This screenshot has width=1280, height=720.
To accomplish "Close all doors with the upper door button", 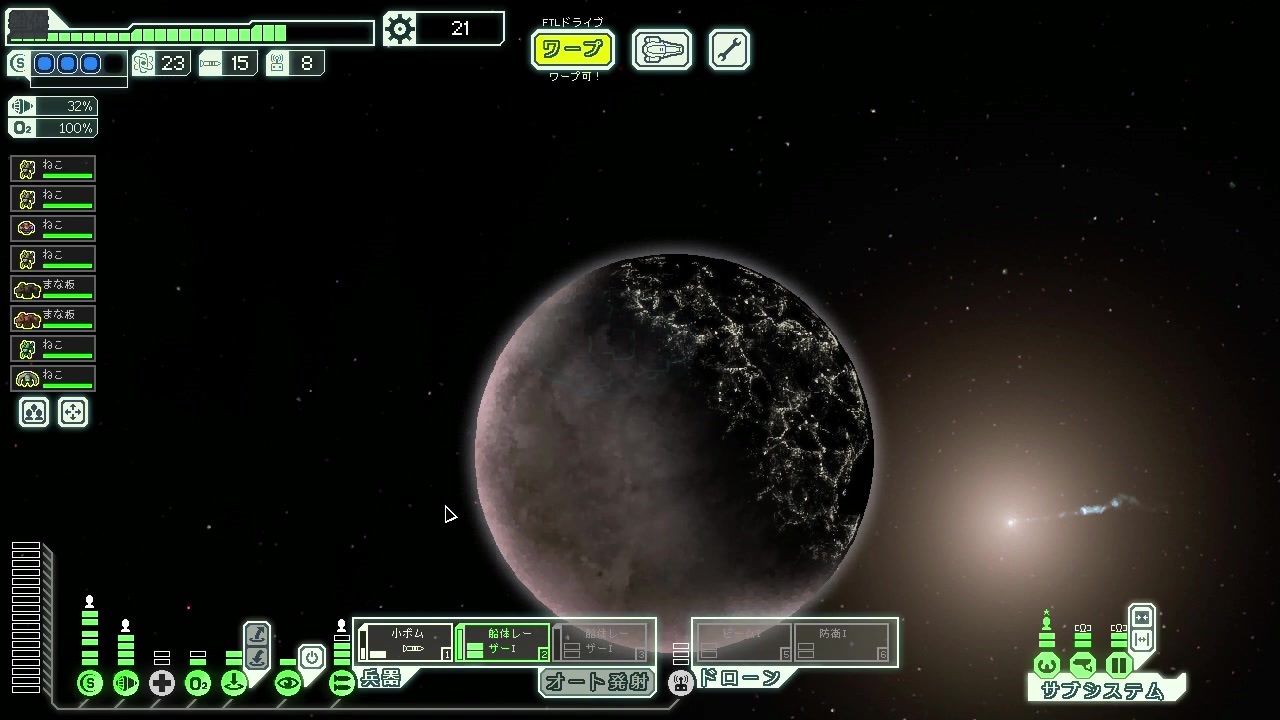I will pos(1141,618).
